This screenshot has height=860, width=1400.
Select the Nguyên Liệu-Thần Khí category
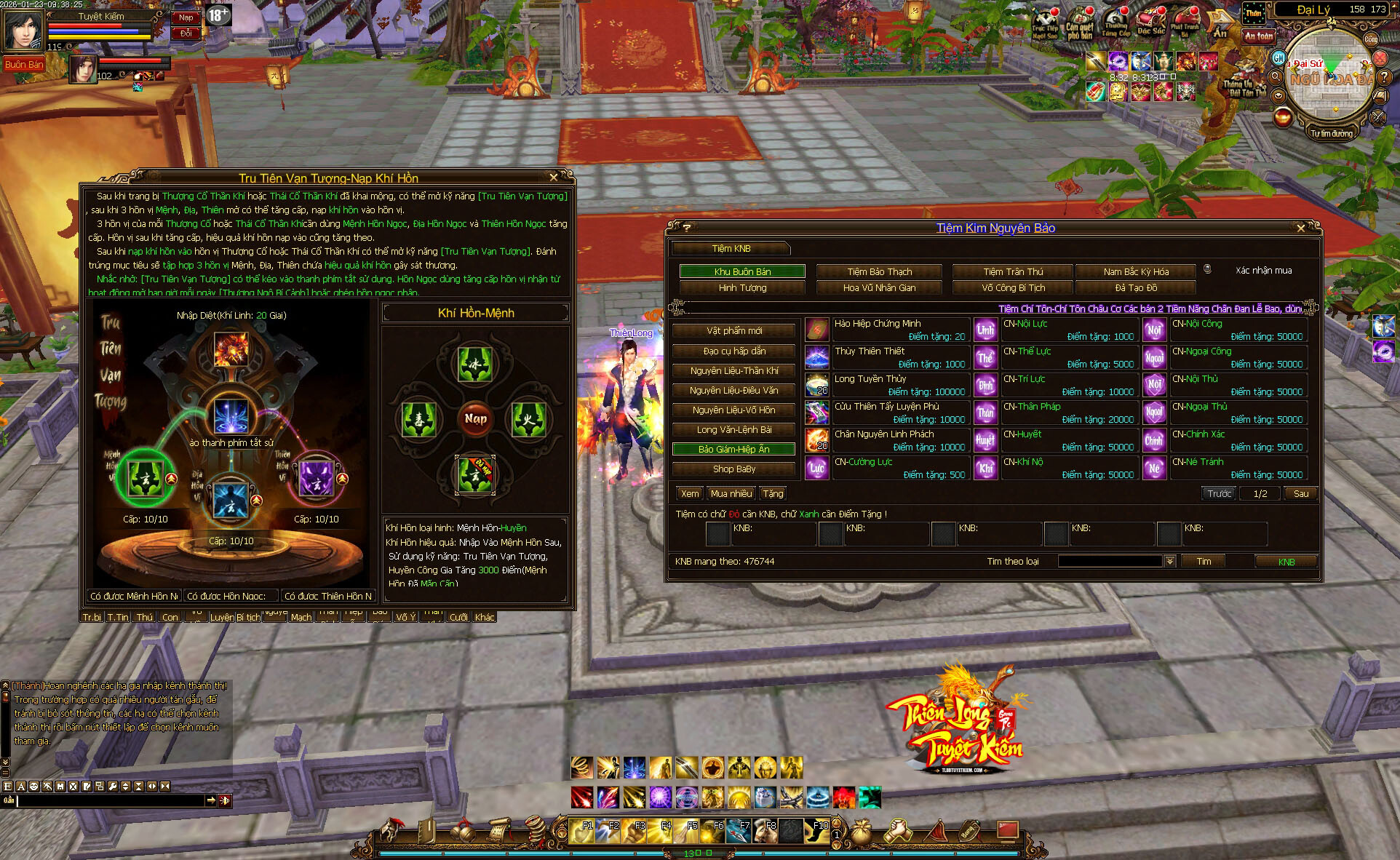point(734,371)
